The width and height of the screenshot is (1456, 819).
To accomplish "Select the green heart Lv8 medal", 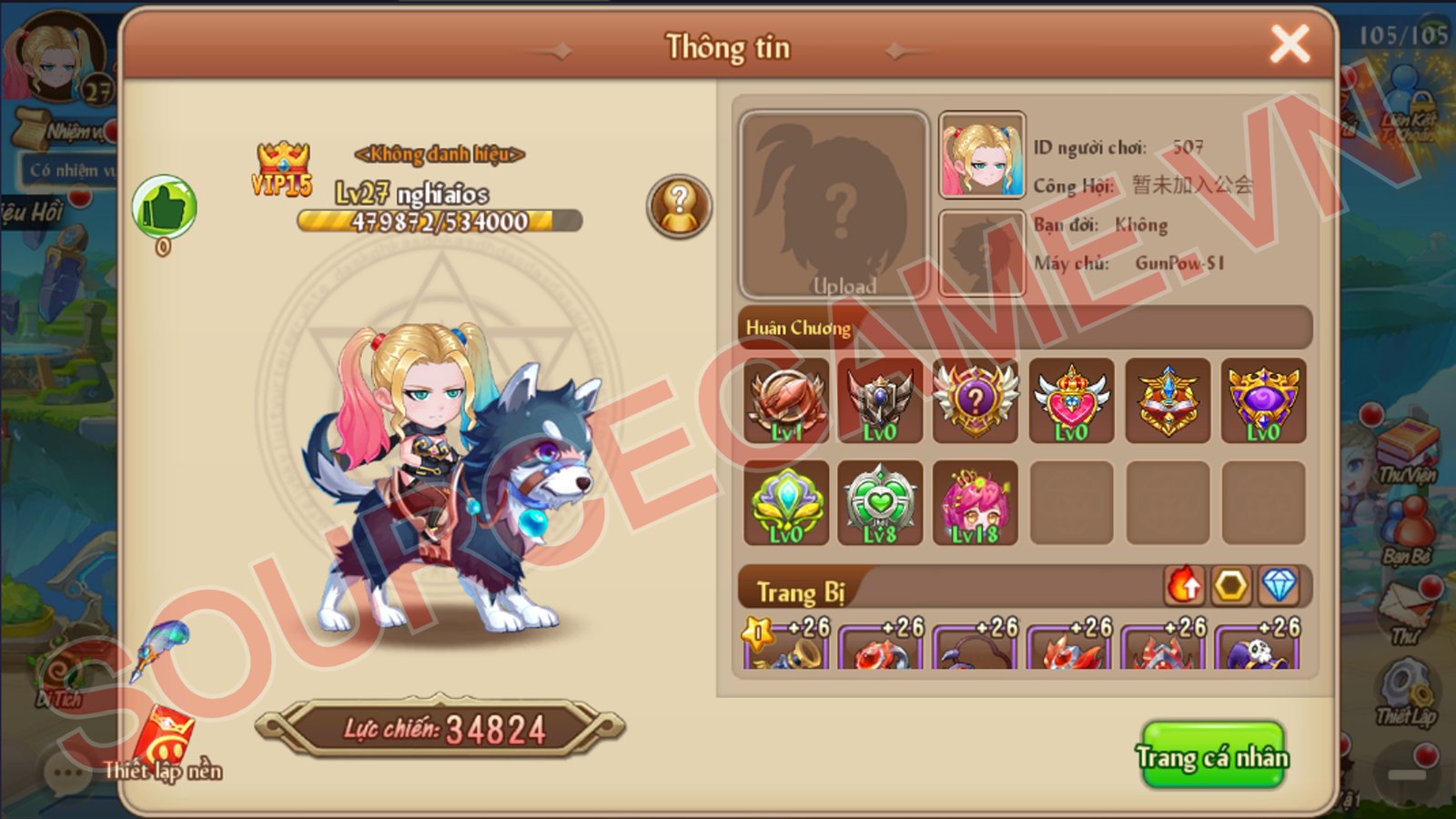I will (x=880, y=503).
